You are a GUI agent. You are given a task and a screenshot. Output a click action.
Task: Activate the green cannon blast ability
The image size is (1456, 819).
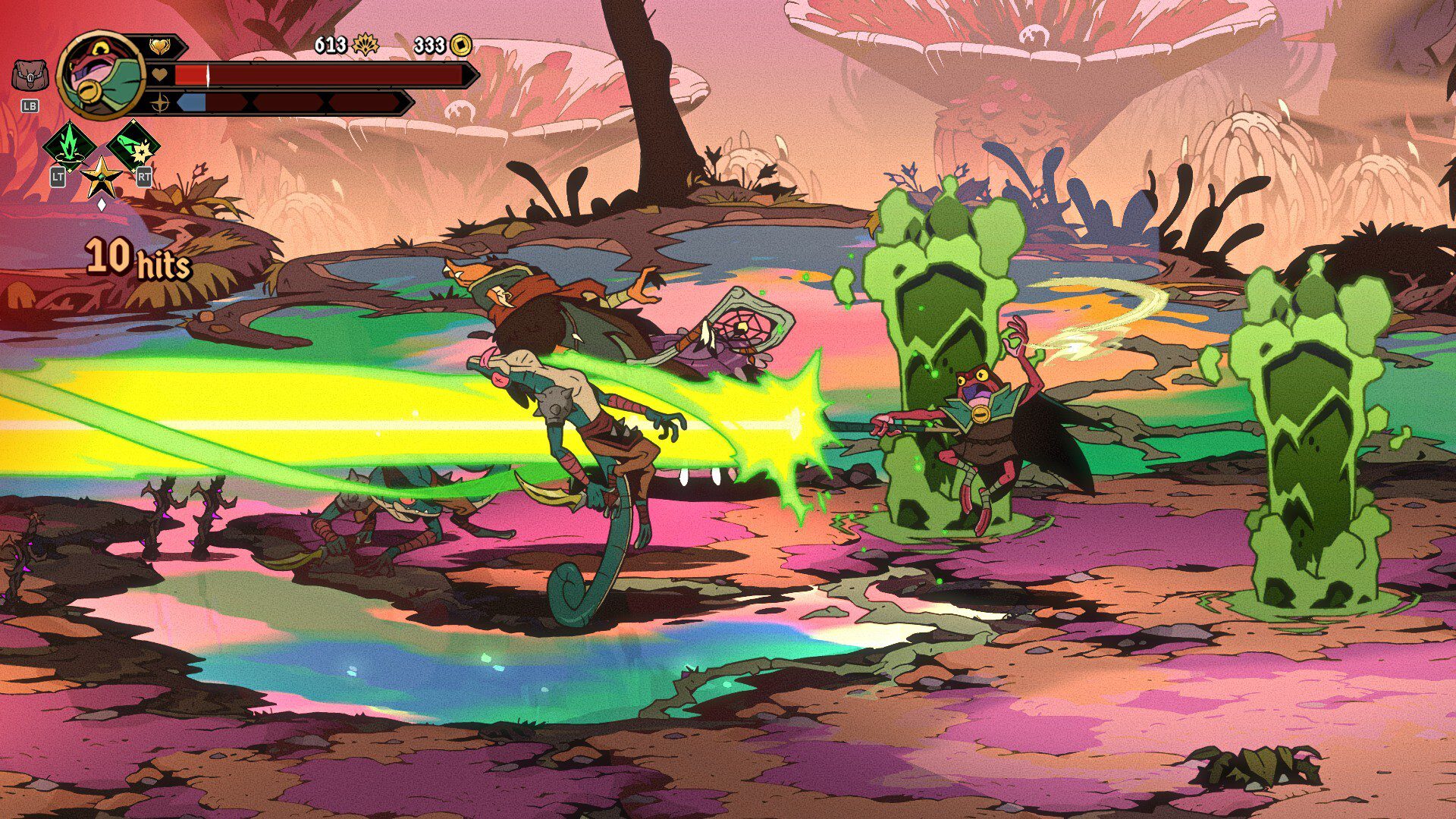pyautogui.click(x=133, y=146)
